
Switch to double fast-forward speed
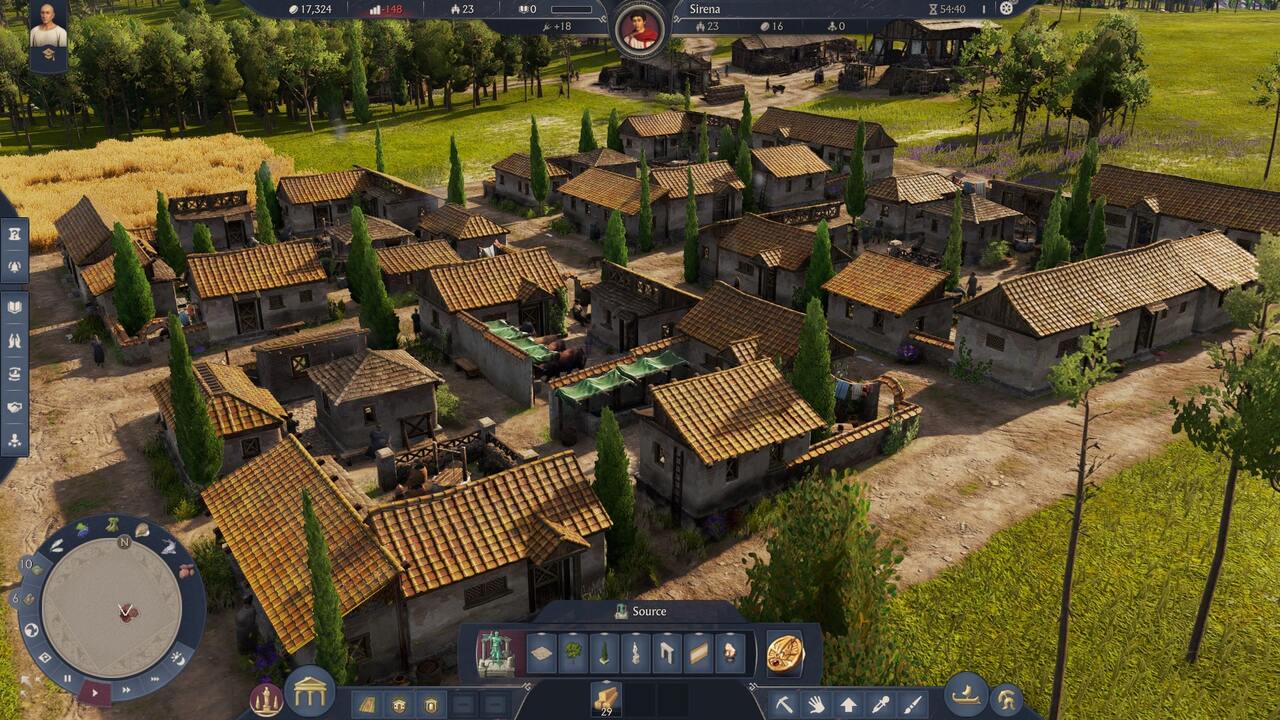click(127, 688)
